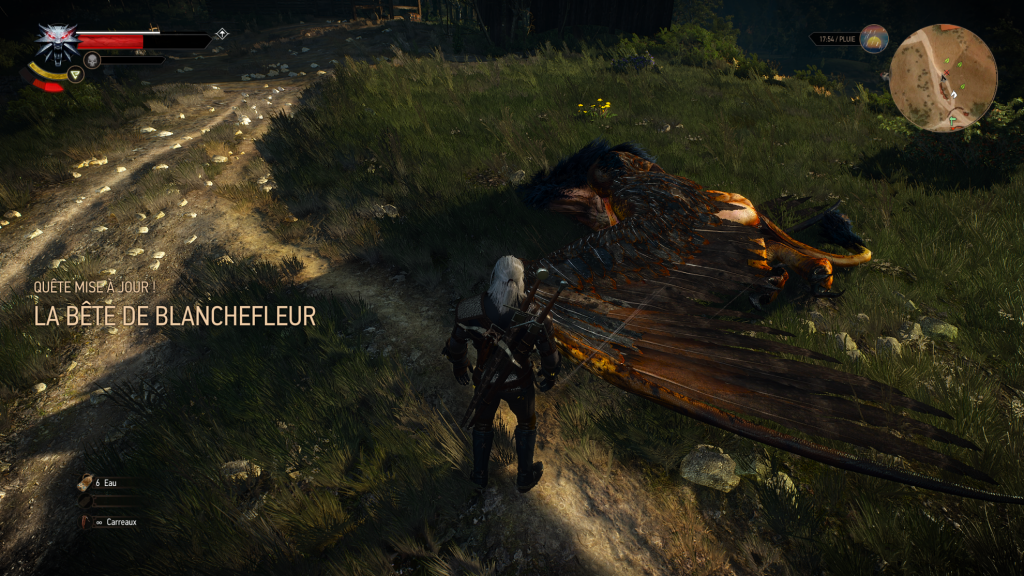Image resolution: width=1024 pixels, height=576 pixels.
Task: Use the Eau water flask slot
Action: point(87,482)
